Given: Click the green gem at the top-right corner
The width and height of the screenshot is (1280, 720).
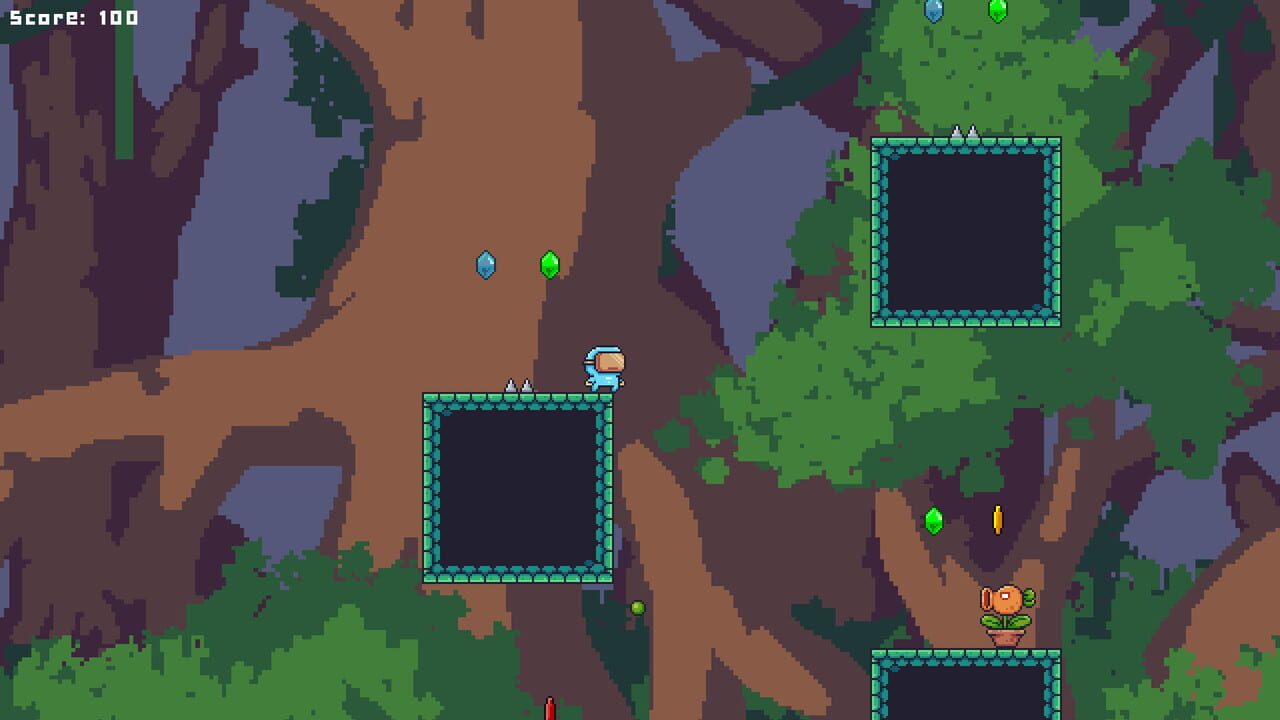Looking at the screenshot, I should [x=998, y=11].
